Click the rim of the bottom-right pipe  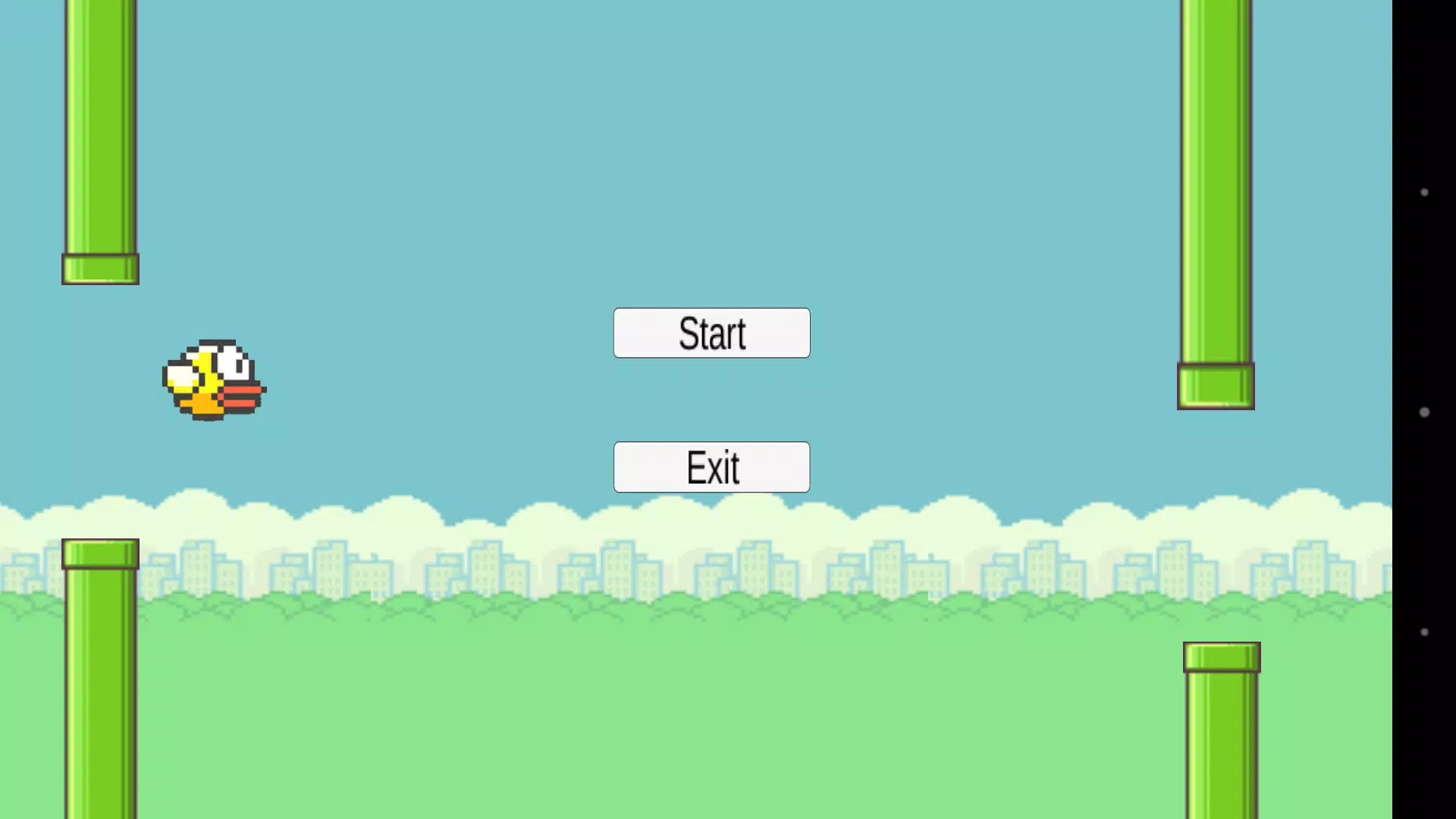[1222, 657]
